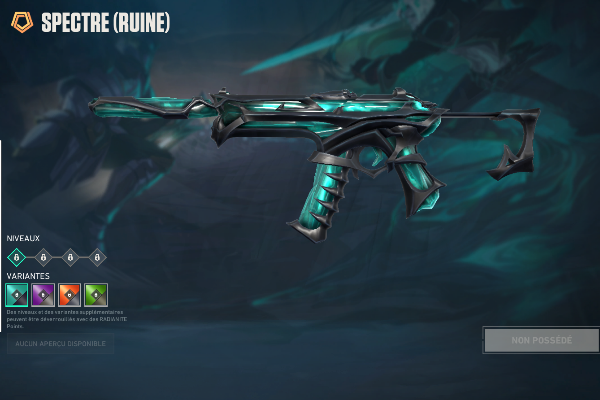The image size is (600, 400).
Task: Select the teal color variant
Action: [17, 295]
